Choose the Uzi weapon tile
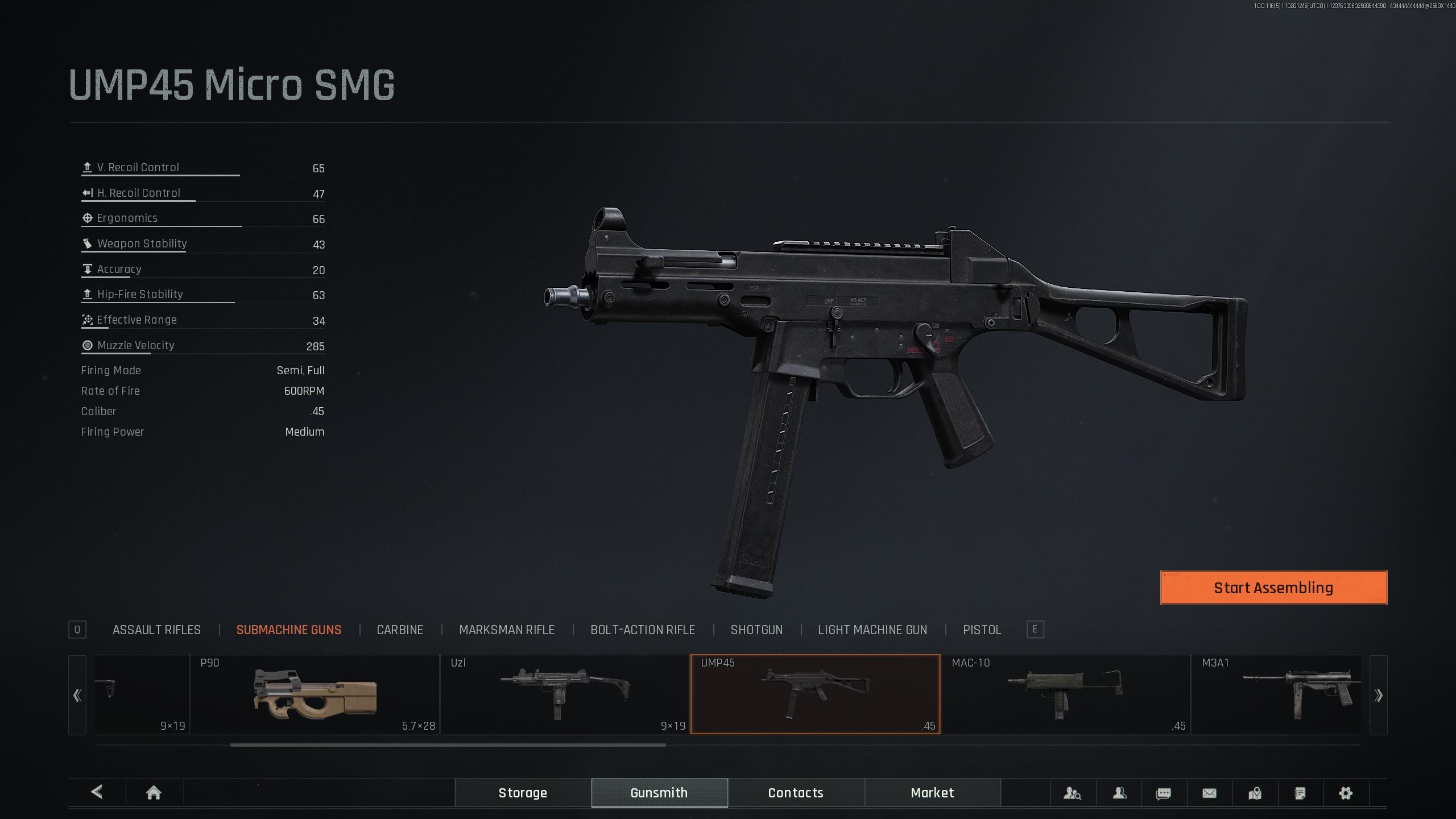 (565, 694)
